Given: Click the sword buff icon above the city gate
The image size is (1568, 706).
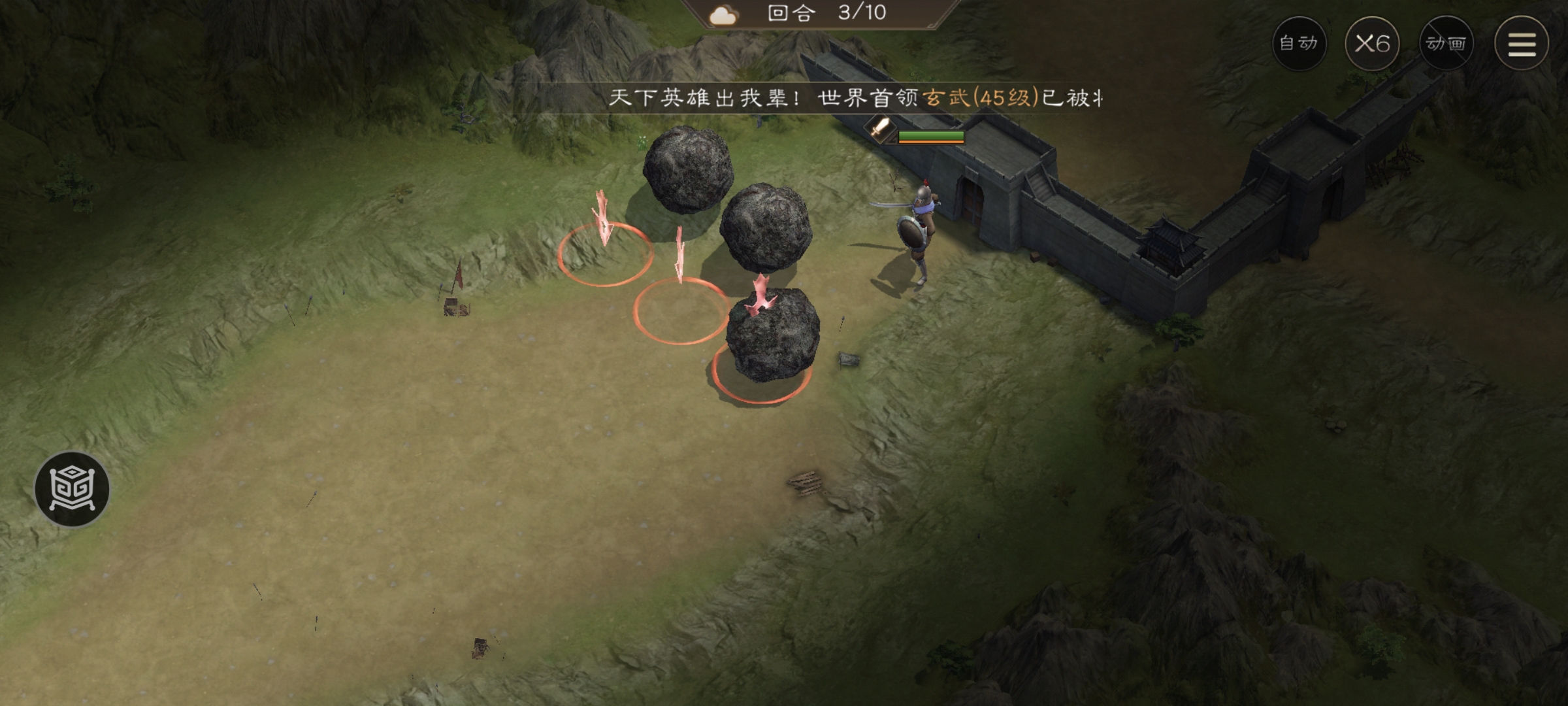Looking at the screenshot, I should (x=879, y=128).
